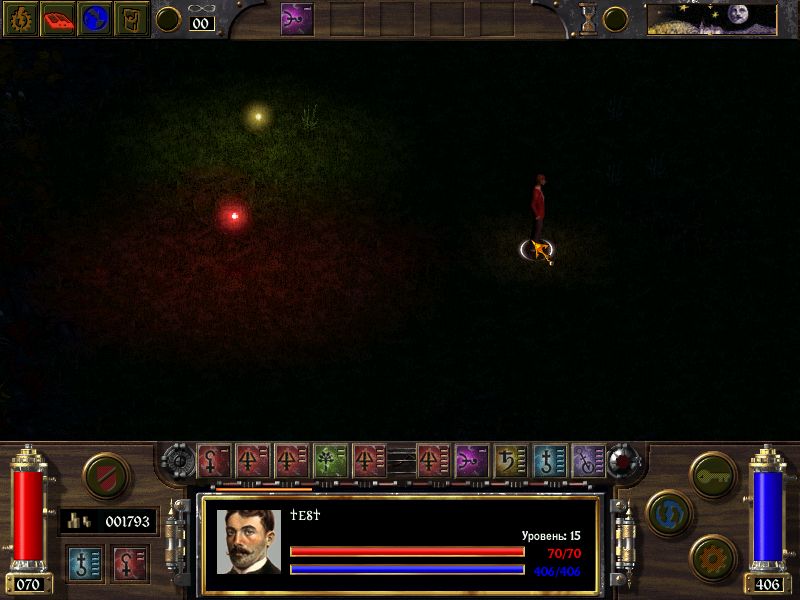Click the blue spell icon beside the health tube

(85, 563)
